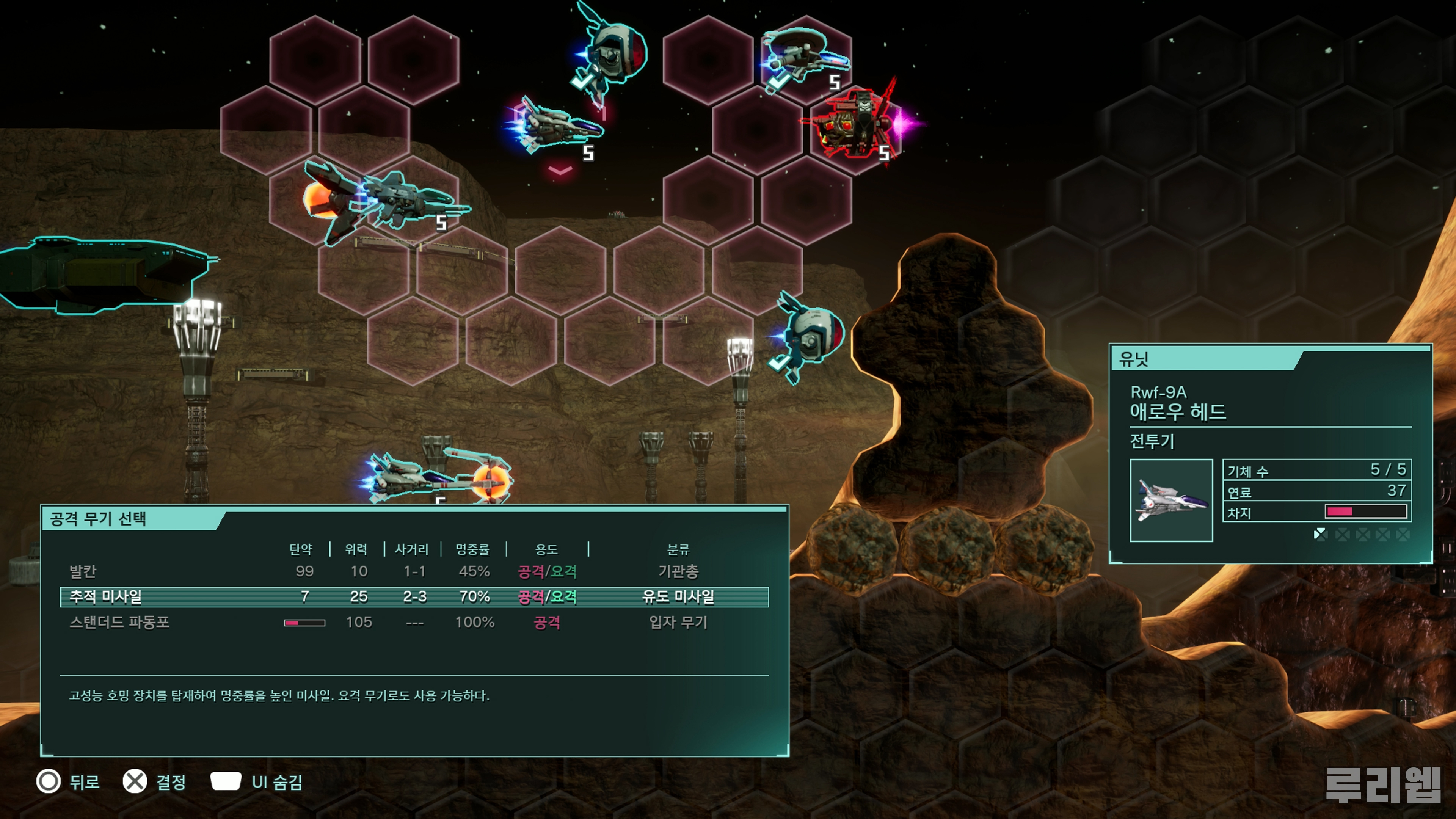Select the 발칸 weapon row
1456x819 pixels.
pos(414,571)
